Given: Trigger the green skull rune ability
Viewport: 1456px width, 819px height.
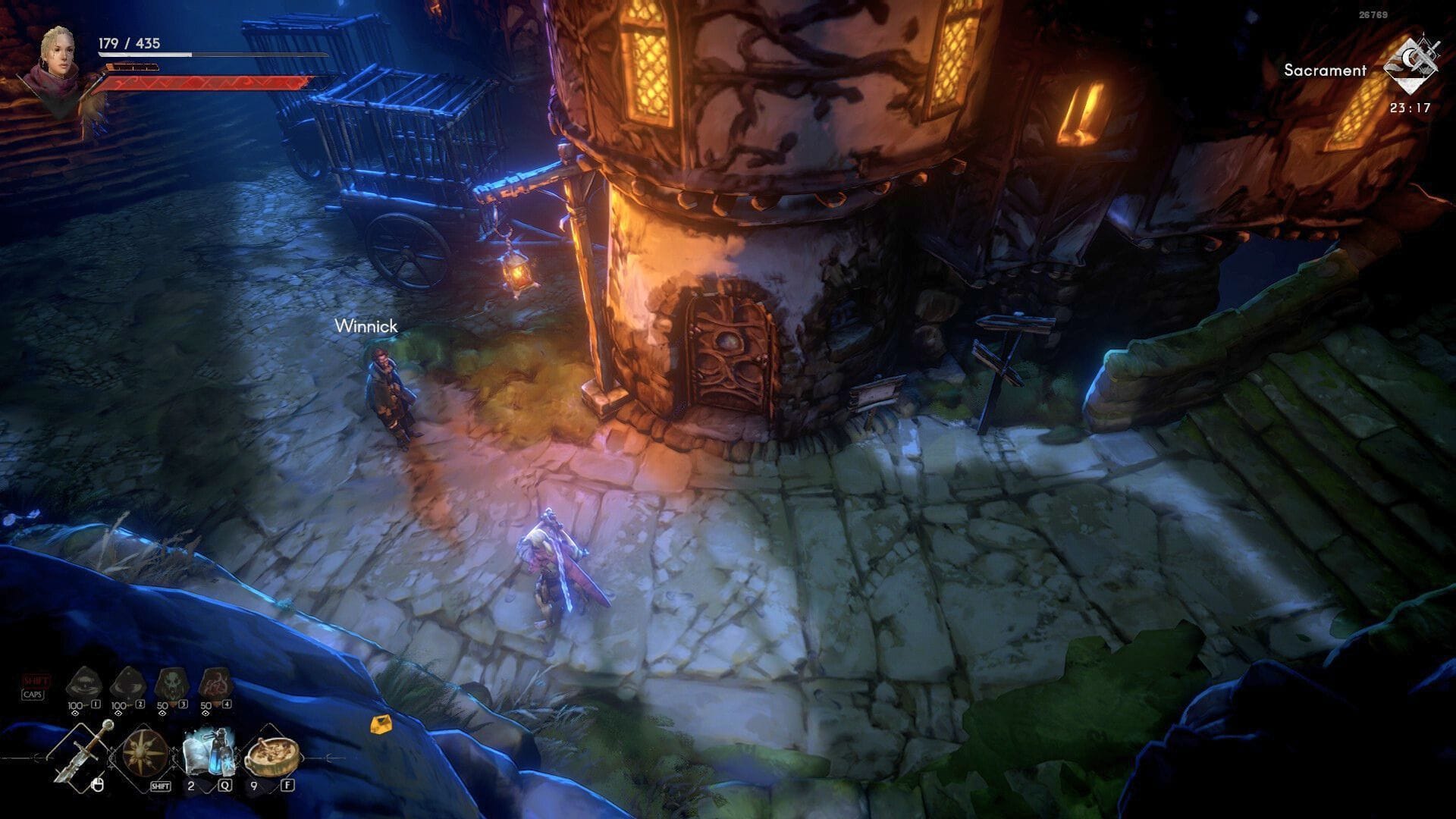Looking at the screenshot, I should coord(169,684).
